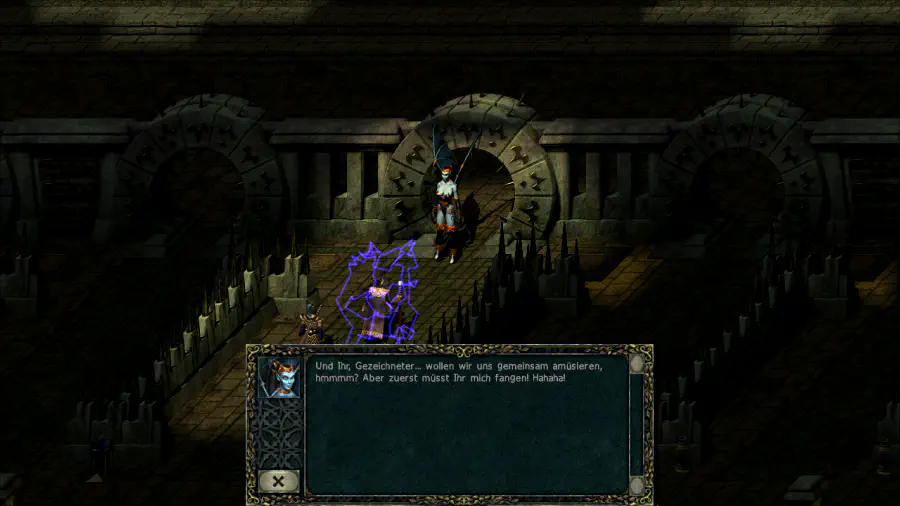
Task: Click the succubus speaker portrait
Action: tap(279, 377)
